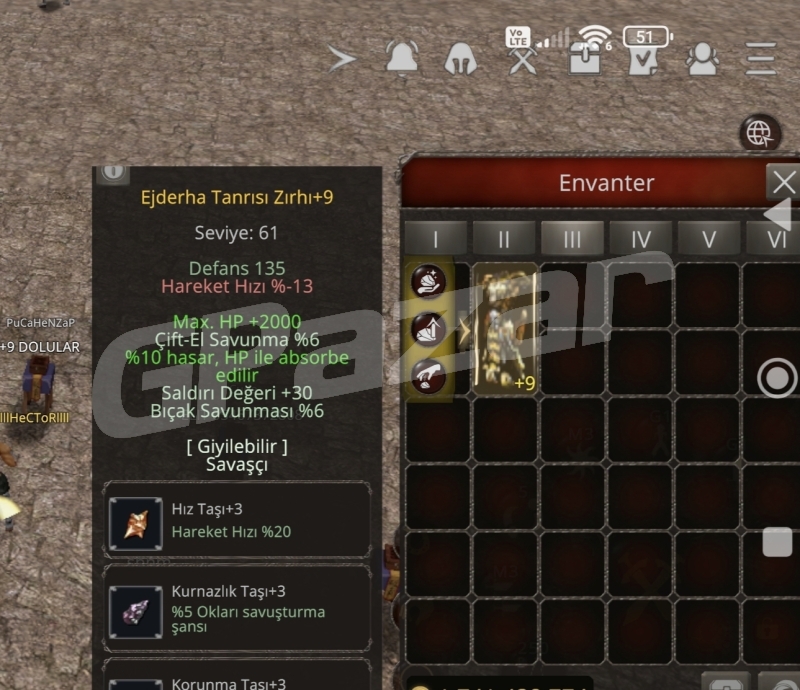This screenshot has height=690, width=800.
Task: Click the info icon above the tooltip
Action: tap(113, 172)
